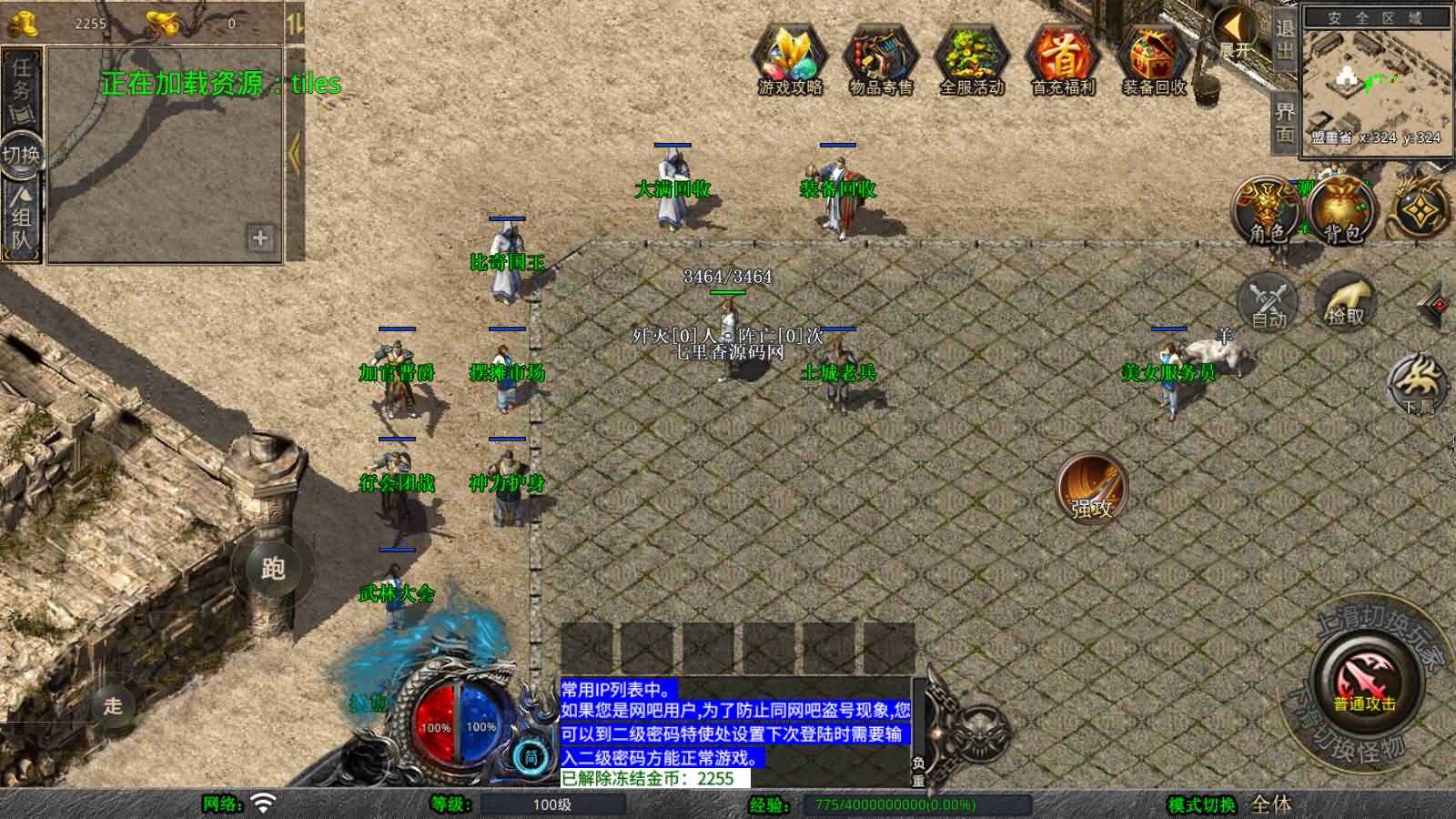The width and height of the screenshot is (1456, 819).
Task: Switch to 跑 run movement mode
Action: (273, 568)
